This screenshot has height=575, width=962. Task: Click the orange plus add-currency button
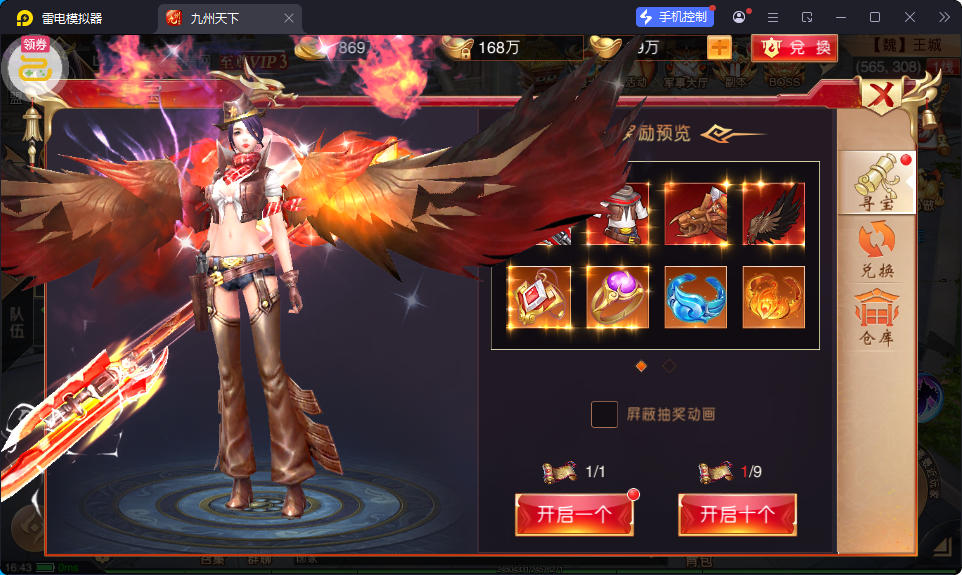tap(719, 47)
